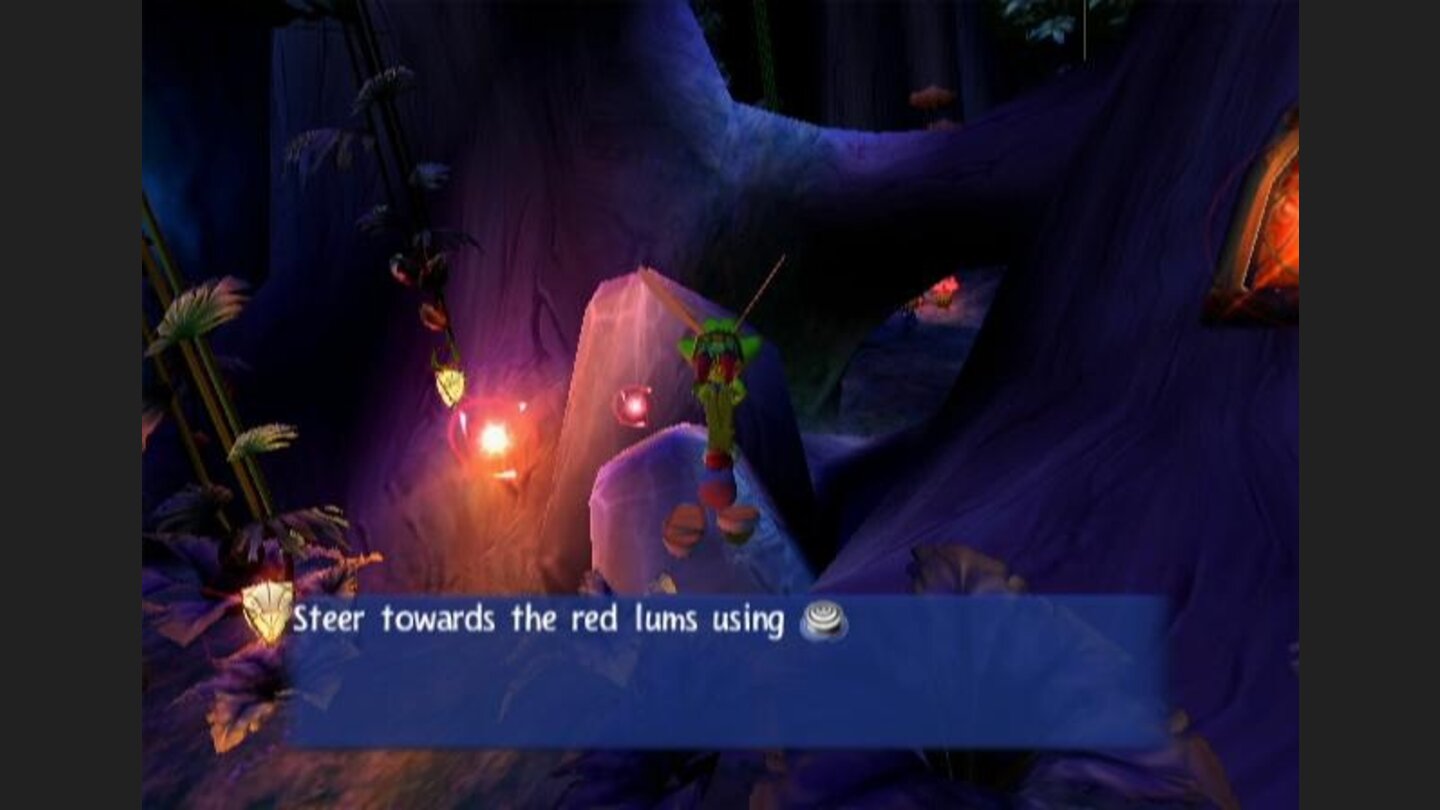Select the small red lum floating mid-screen
1440x810 pixels.
click(x=634, y=405)
